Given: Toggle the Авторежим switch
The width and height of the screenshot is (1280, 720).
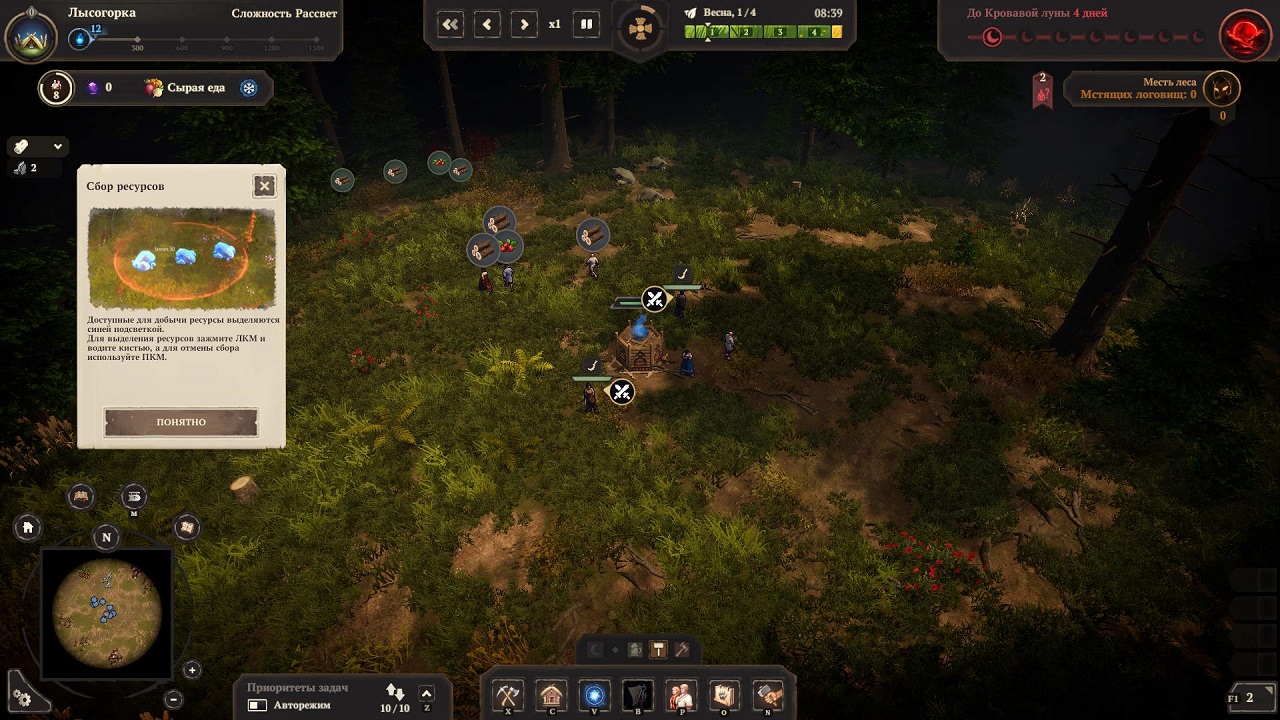Looking at the screenshot, I should coord(257,706).
